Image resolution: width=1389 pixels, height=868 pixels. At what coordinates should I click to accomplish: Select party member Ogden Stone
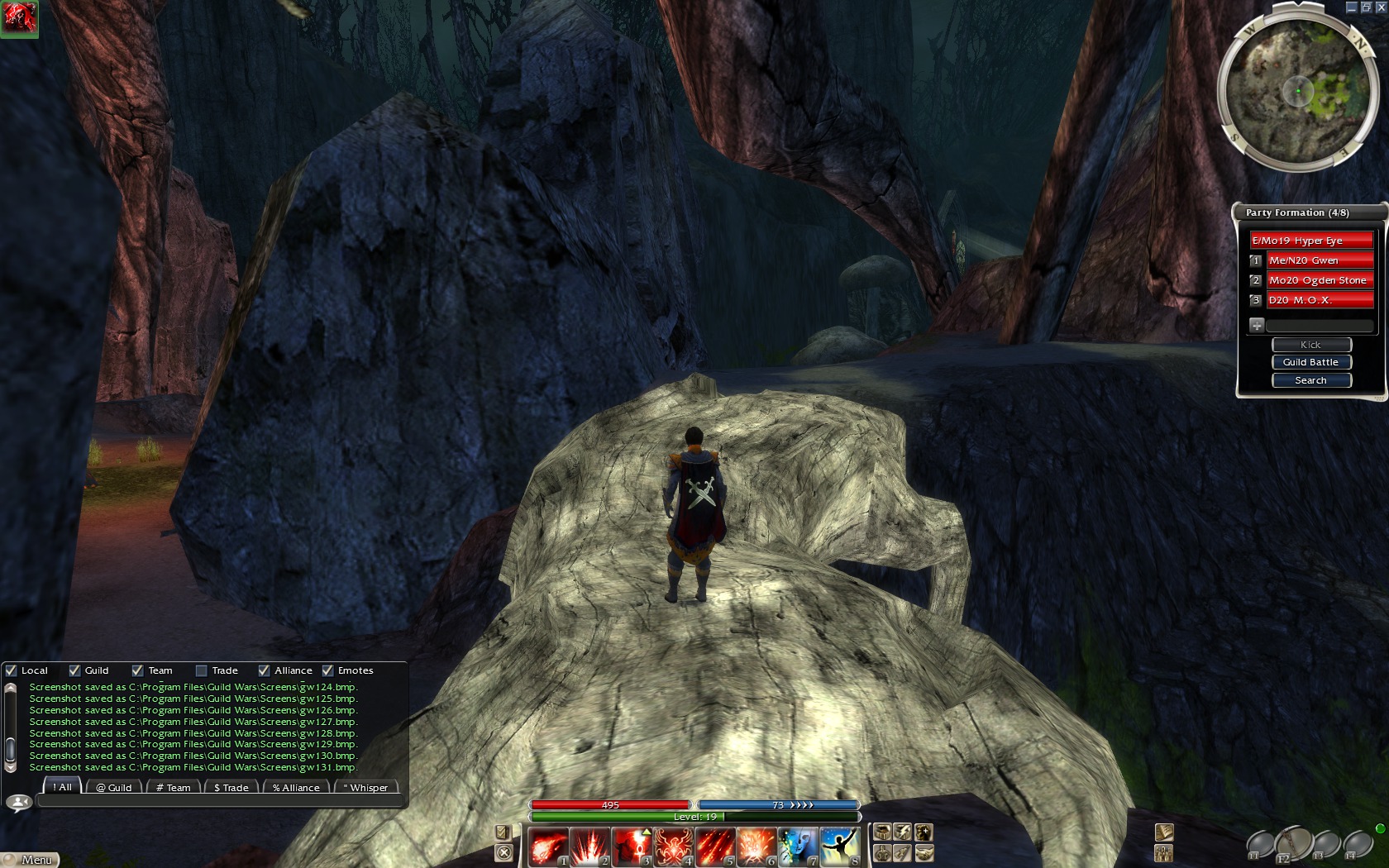(1319, 280)
